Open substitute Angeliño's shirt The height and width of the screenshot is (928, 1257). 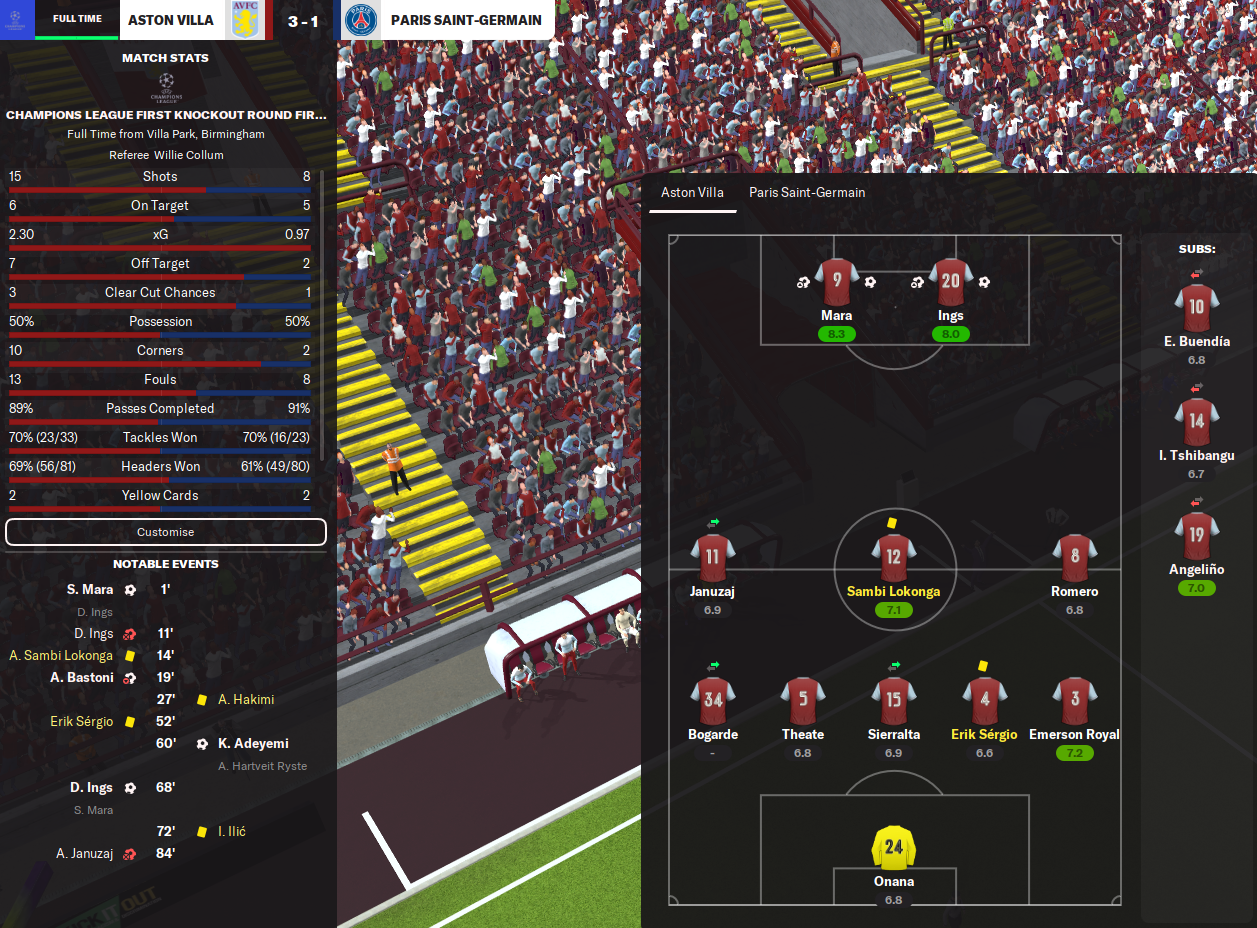[x=1196, y=535]
